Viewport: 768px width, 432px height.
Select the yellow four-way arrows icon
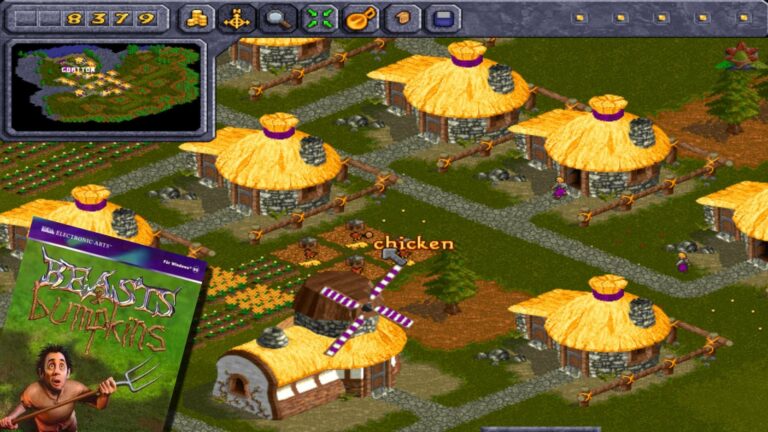[x=238, y=18]
